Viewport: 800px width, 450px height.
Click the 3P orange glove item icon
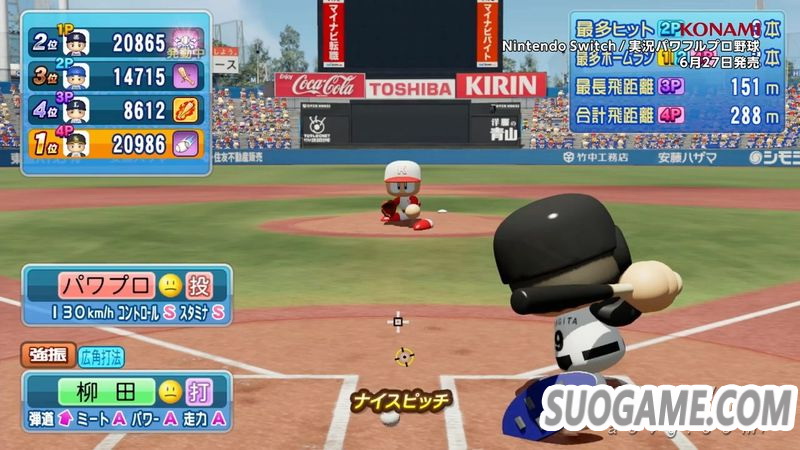pos(187,110)
